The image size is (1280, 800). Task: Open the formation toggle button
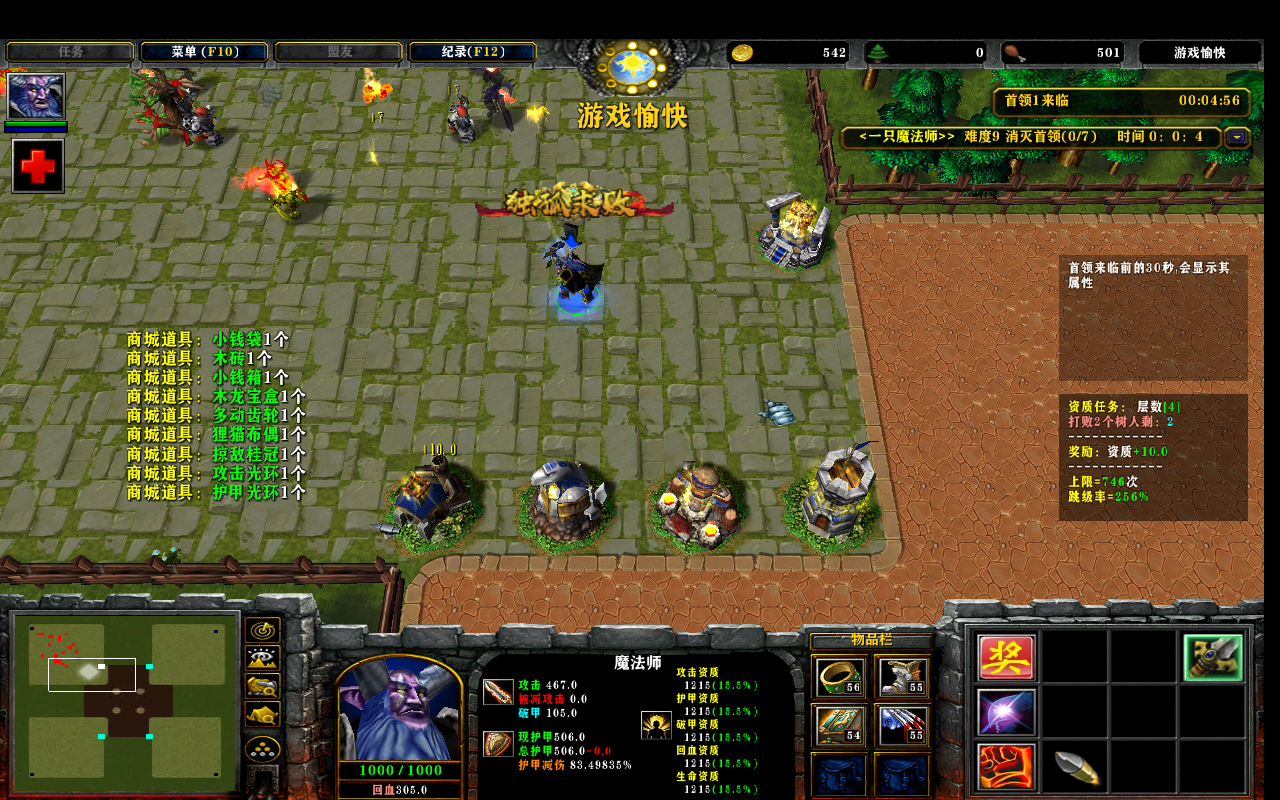(262, 749)
